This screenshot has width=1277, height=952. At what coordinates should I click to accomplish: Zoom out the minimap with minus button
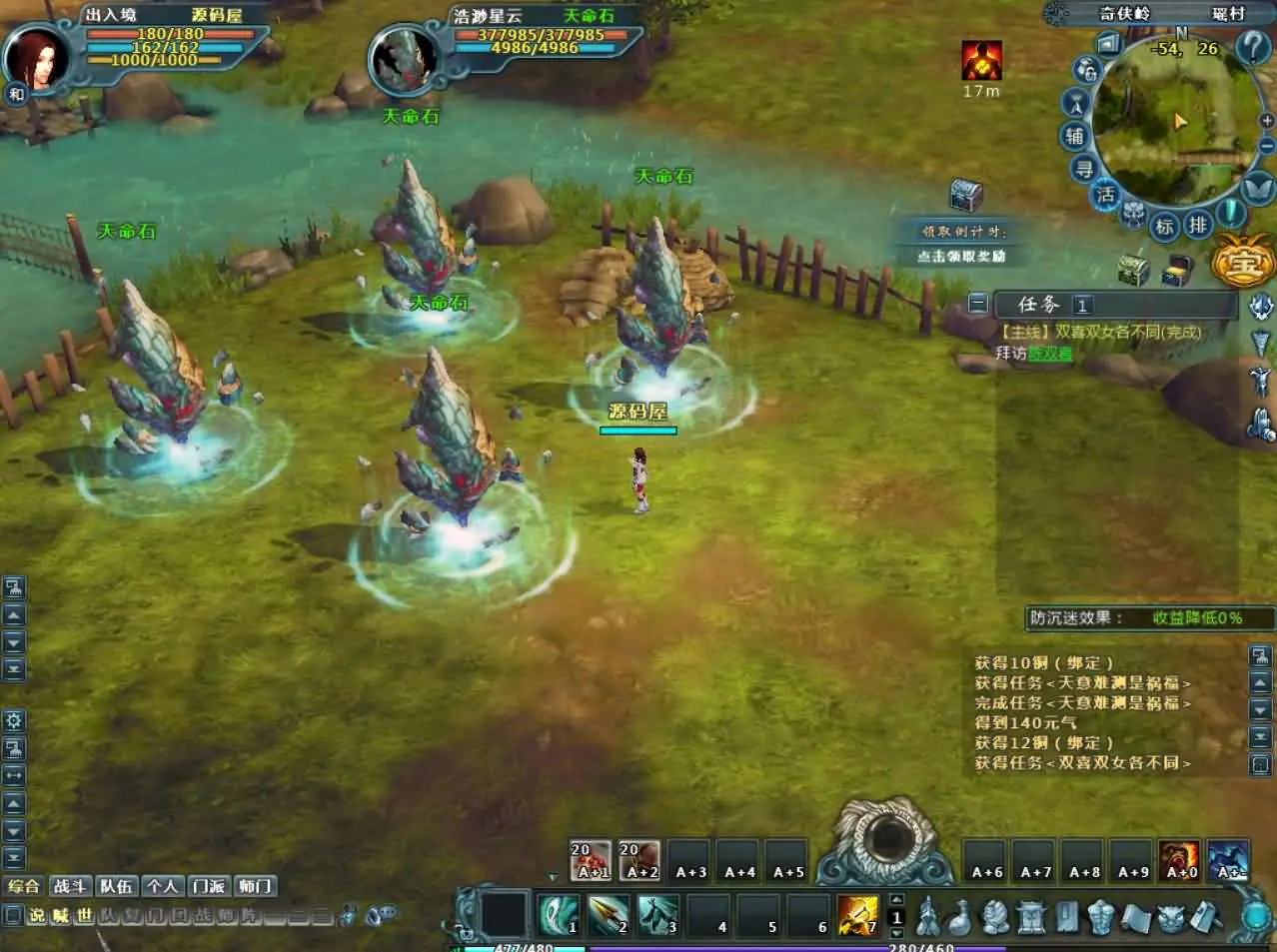tap(1267, 147)
